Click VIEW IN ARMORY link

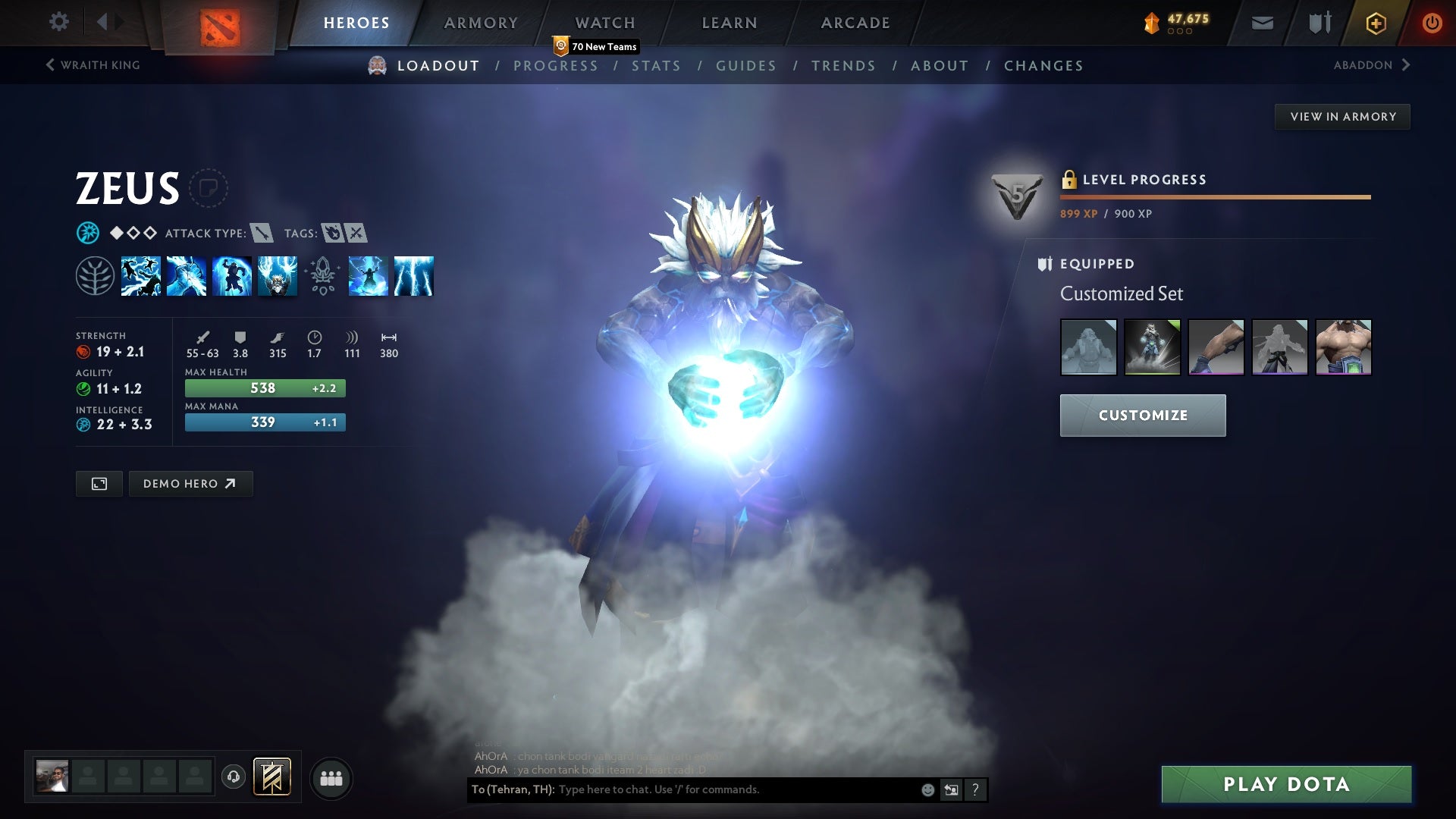pos(1342,116)
